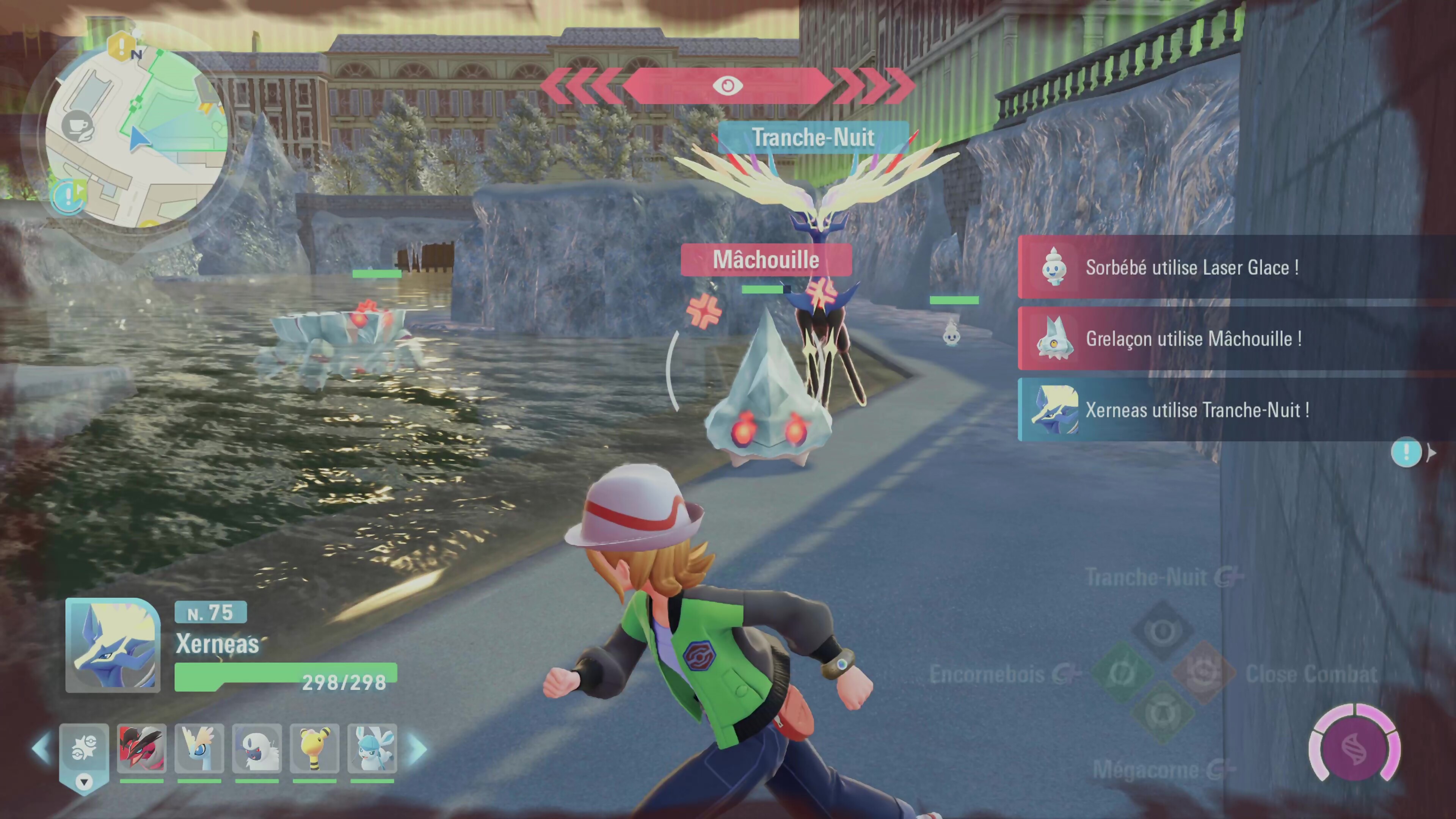Select Xerneas's active portrait
The width and height of the screenshot is (1456, 819).
[x=113, y=645]
